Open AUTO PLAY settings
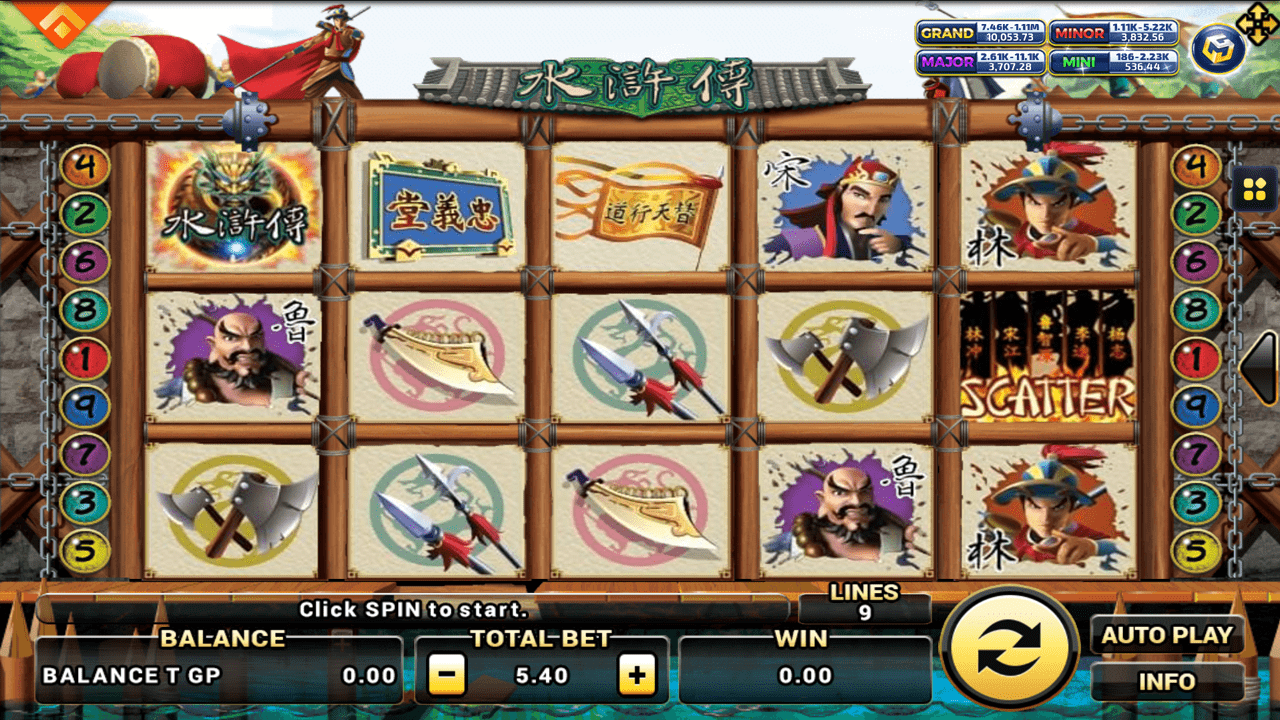 pyautogui.click(x=1167, y=635)
